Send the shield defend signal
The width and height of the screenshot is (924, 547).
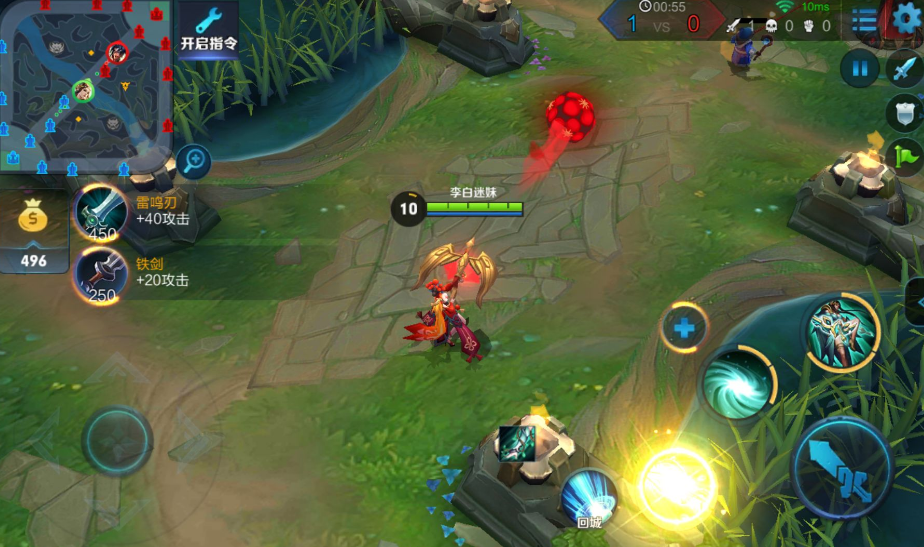click(x=905, y=111)
